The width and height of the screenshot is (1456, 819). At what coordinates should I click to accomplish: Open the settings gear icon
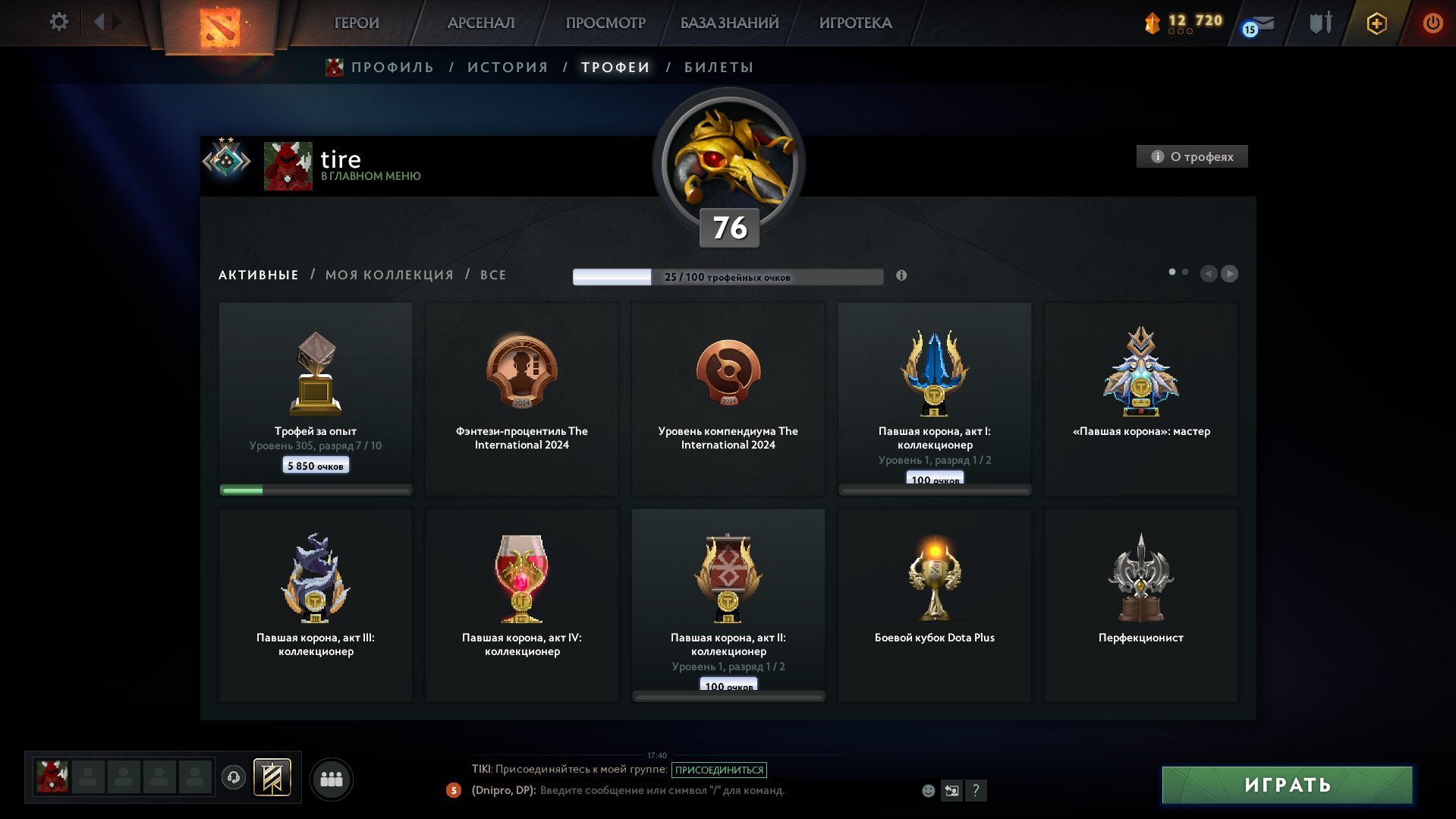coord(58,22)
